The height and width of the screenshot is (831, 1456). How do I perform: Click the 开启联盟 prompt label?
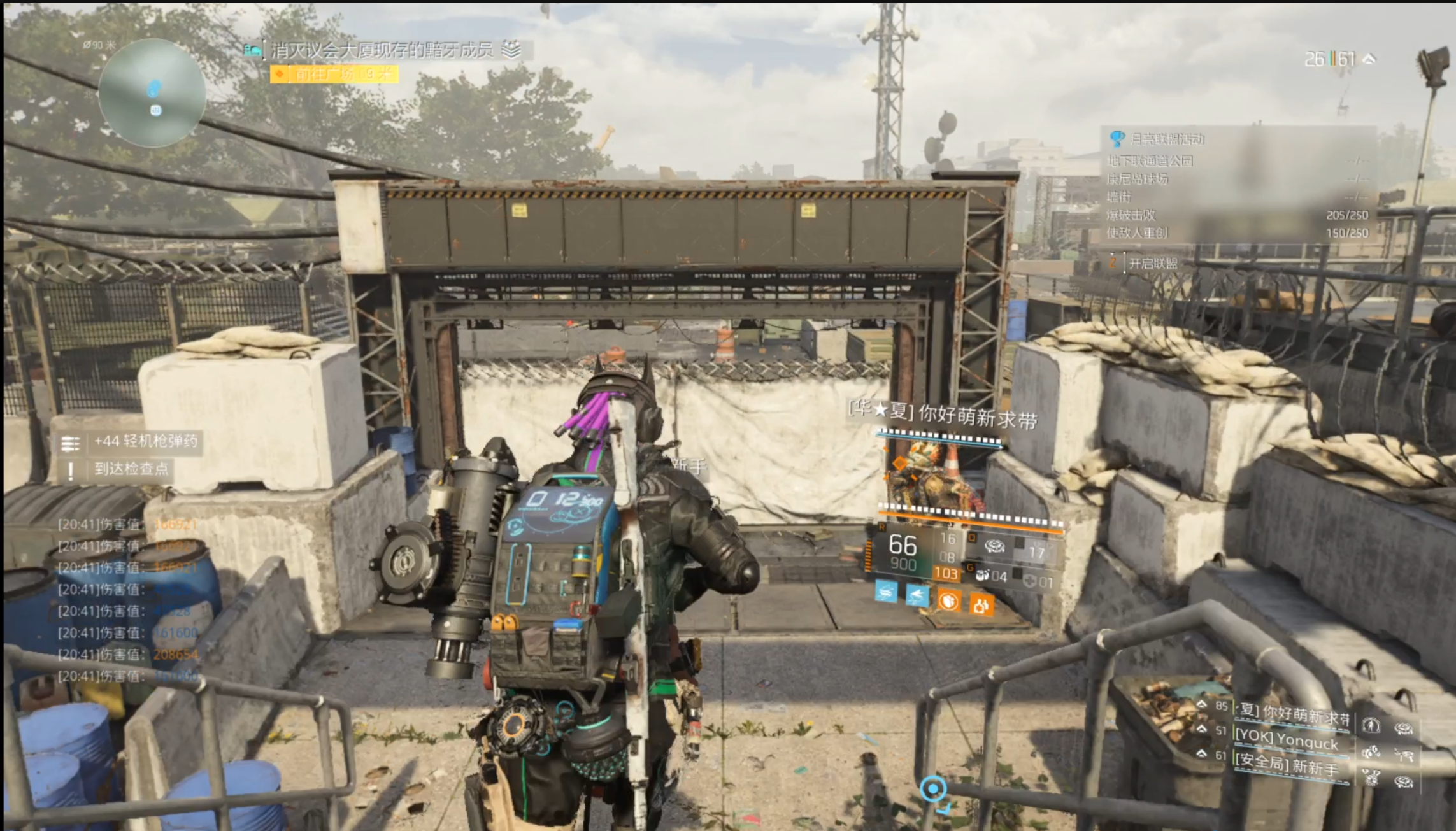[x=1153, y=263]
